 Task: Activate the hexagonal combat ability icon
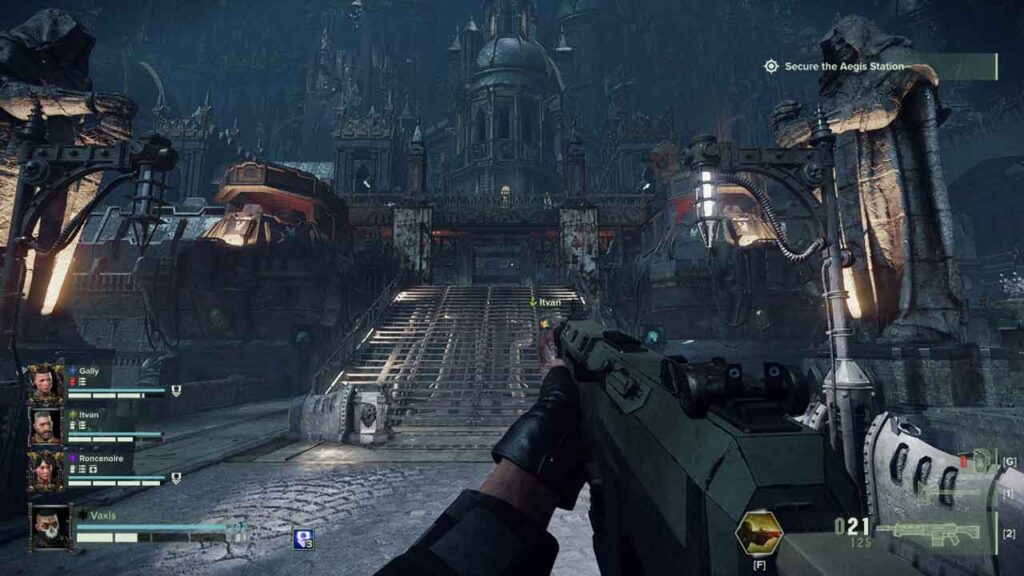click(757, 534)
